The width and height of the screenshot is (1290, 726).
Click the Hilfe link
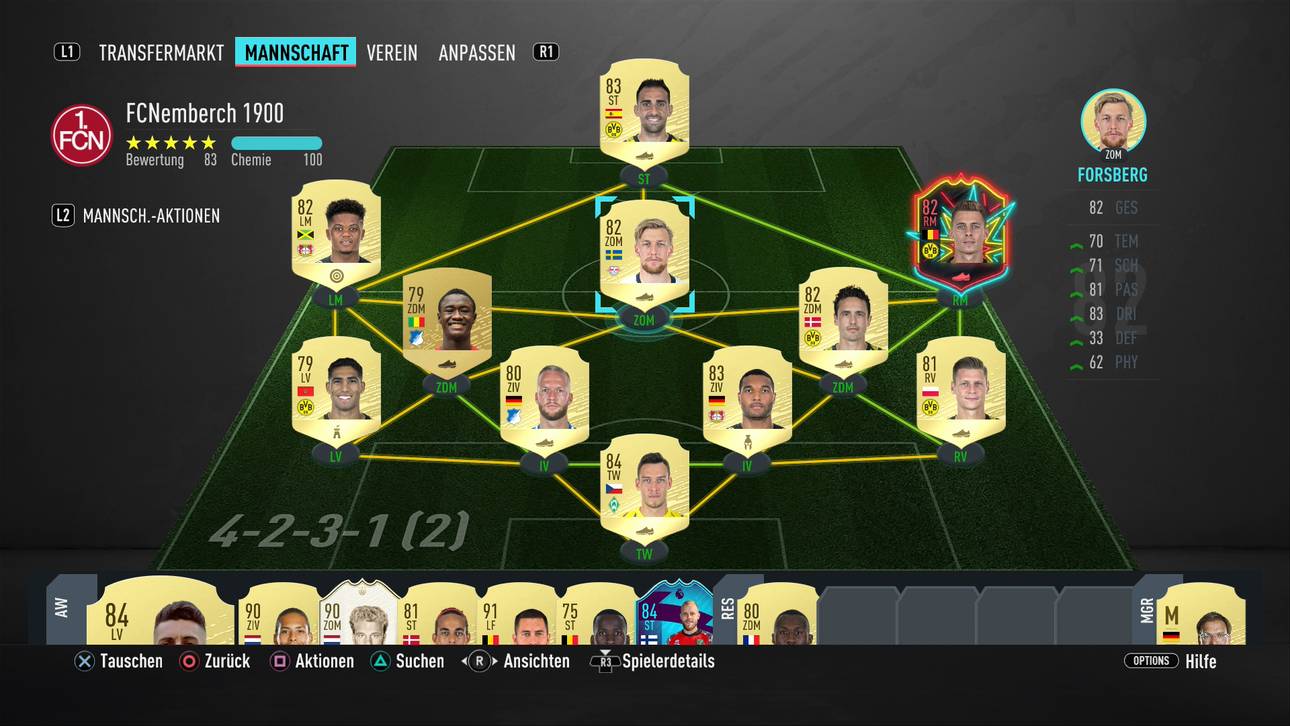[x=1201, y=661]
